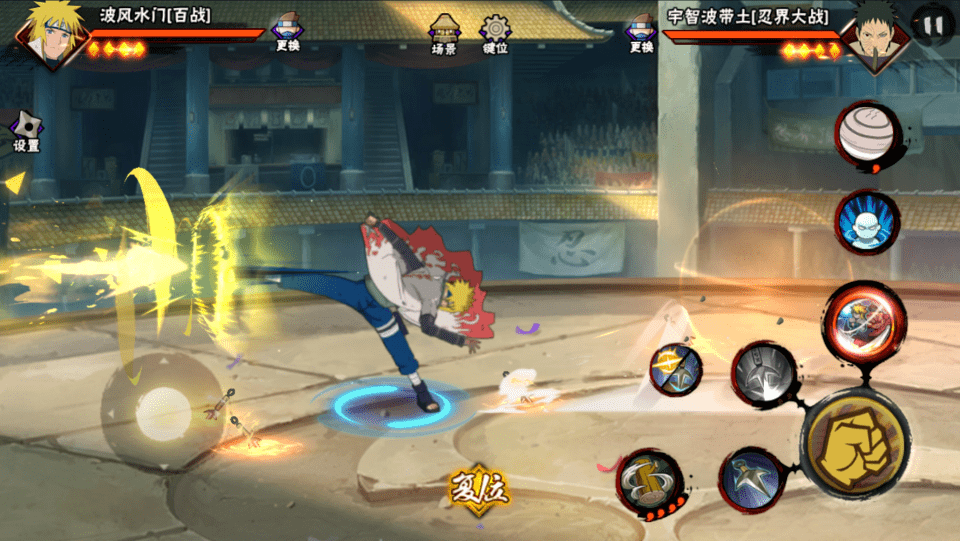Throw the blue shuriken skill
The height and width of the screenshot is (541, 960).
(752, 479)
